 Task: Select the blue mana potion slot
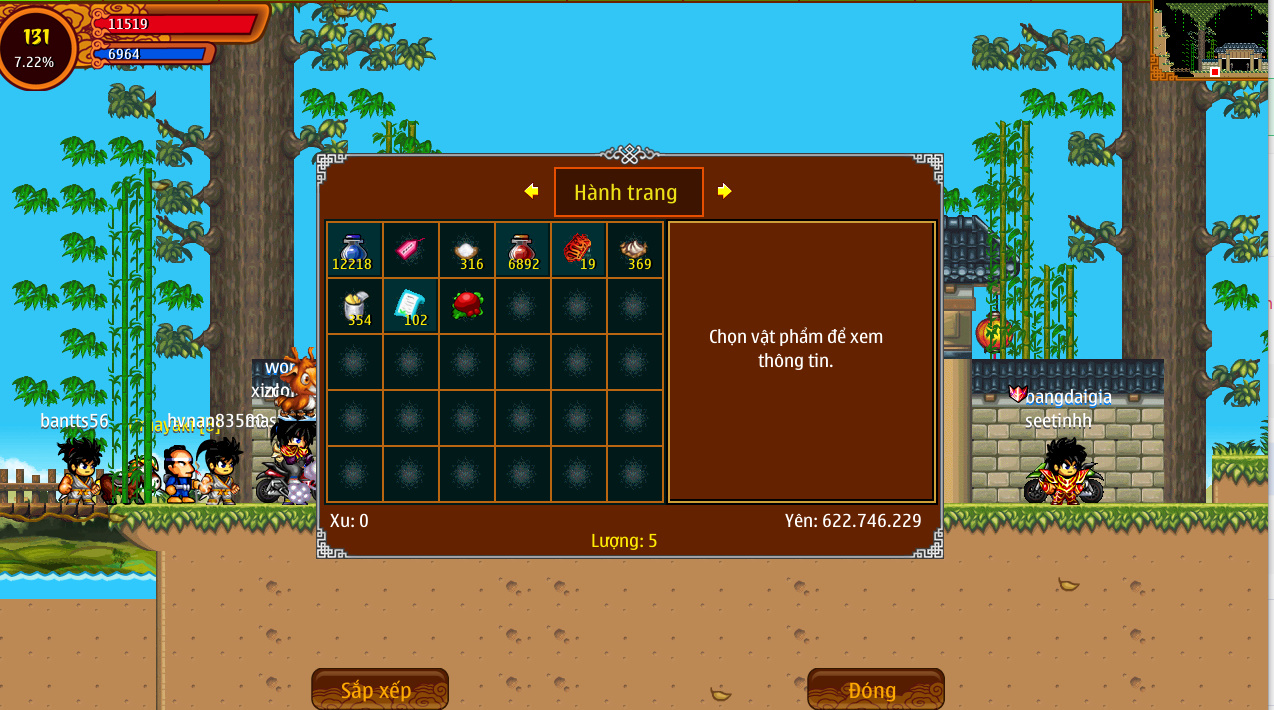pyautogui.click(x=354, y=250)
